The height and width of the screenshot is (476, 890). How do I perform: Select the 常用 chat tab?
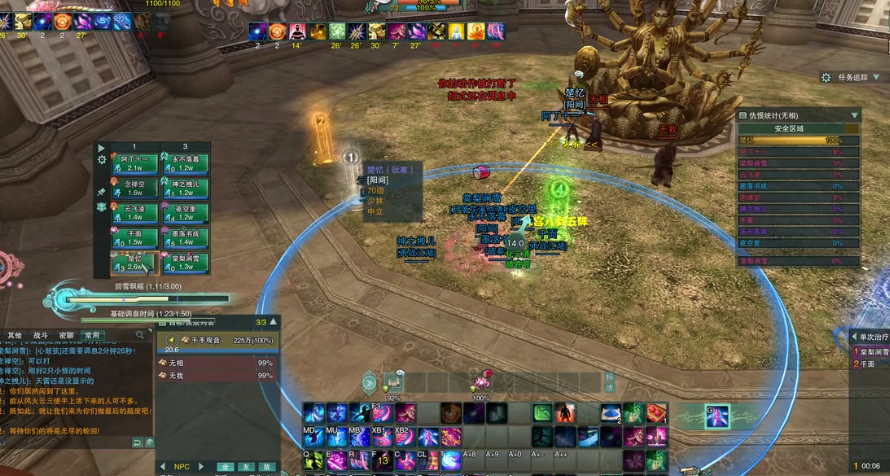tap(91, 335)
